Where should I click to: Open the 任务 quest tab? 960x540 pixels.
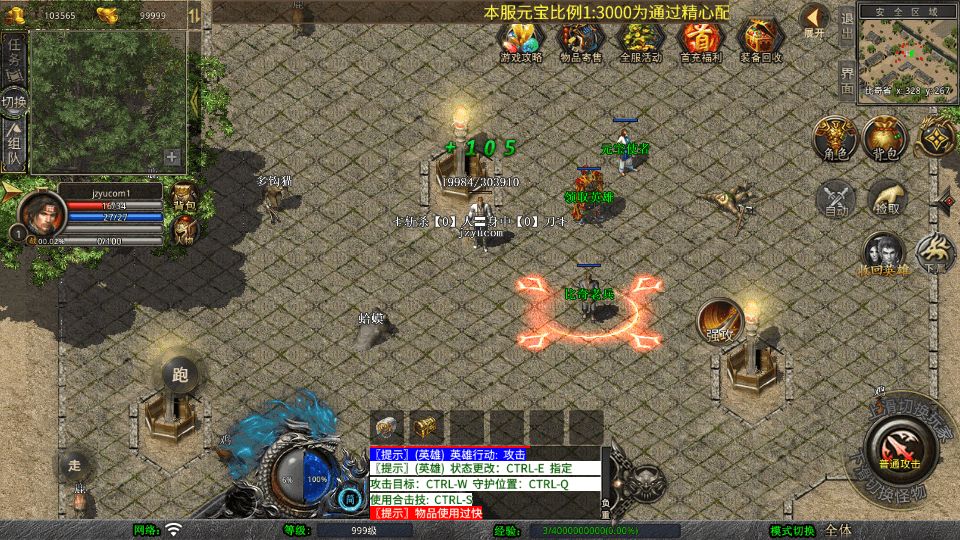15,54
